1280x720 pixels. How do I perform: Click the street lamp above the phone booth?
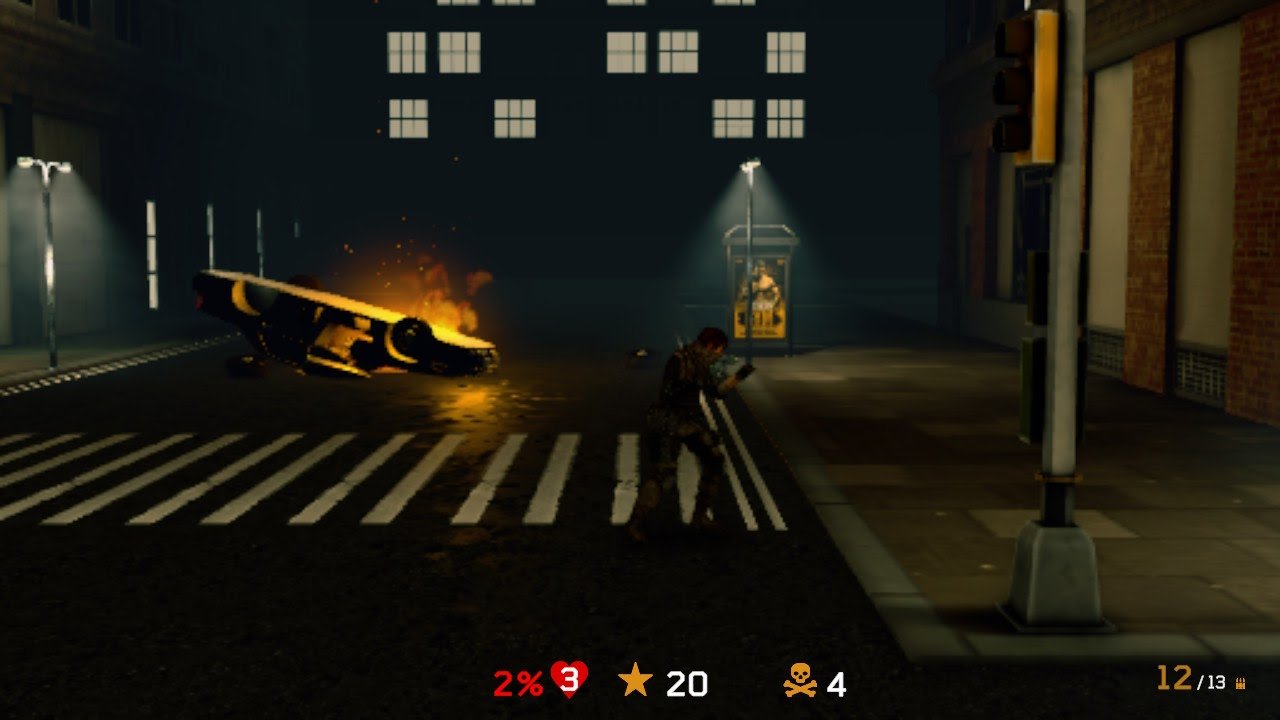point(752,165)
